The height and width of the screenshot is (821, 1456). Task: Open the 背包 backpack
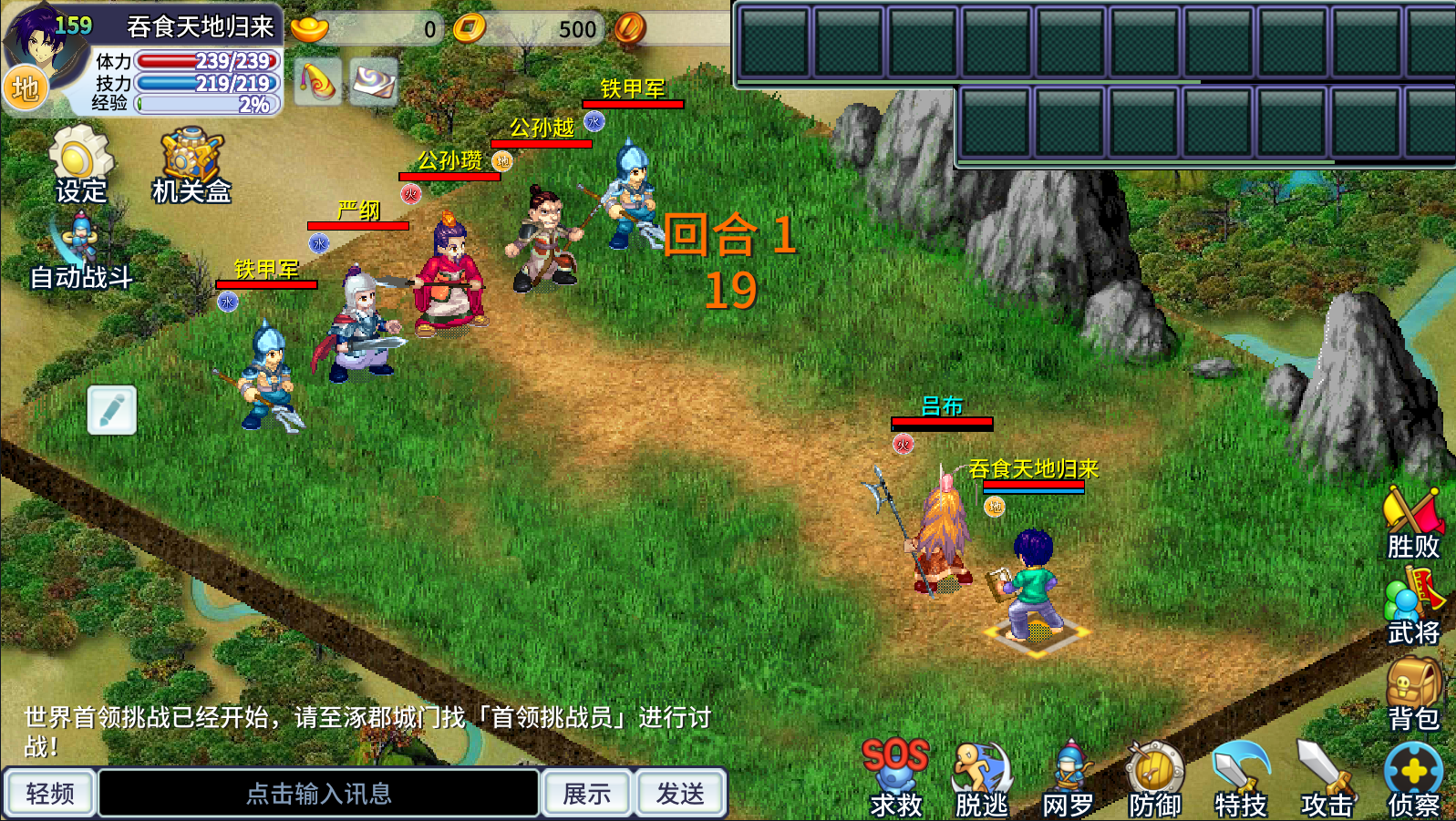[1413, 693]
